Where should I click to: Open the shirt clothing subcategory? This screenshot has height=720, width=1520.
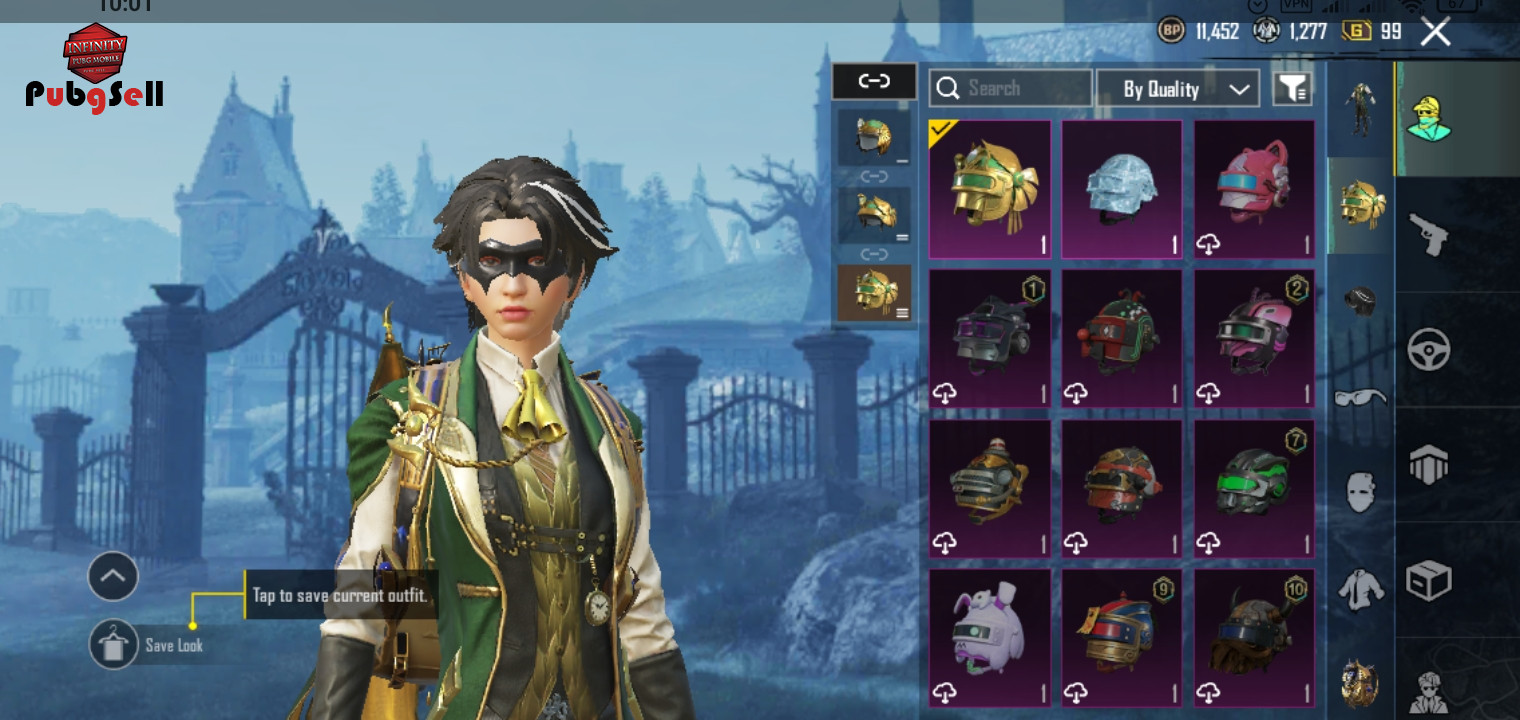(1360, 588)
